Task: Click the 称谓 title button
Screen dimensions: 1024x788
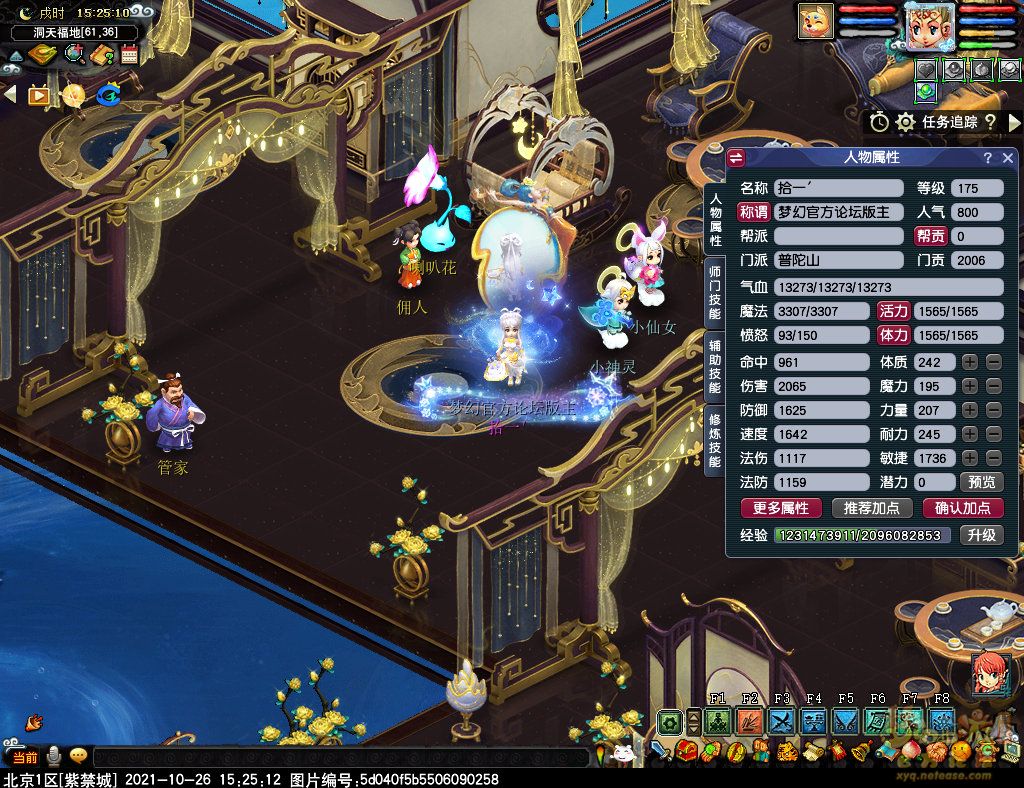Action: click(x=753, y=212)
